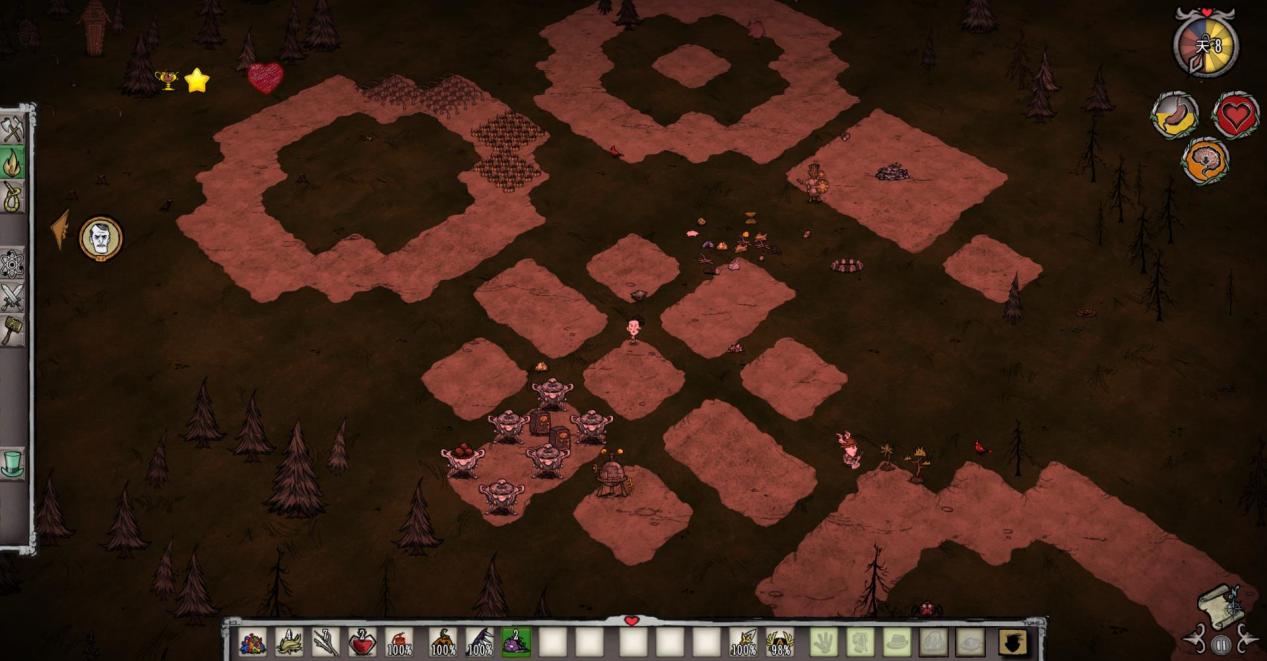Screen dimensions: 1267x661
Task: Select the twigs stack in inventory
Action: pos(326,642)
